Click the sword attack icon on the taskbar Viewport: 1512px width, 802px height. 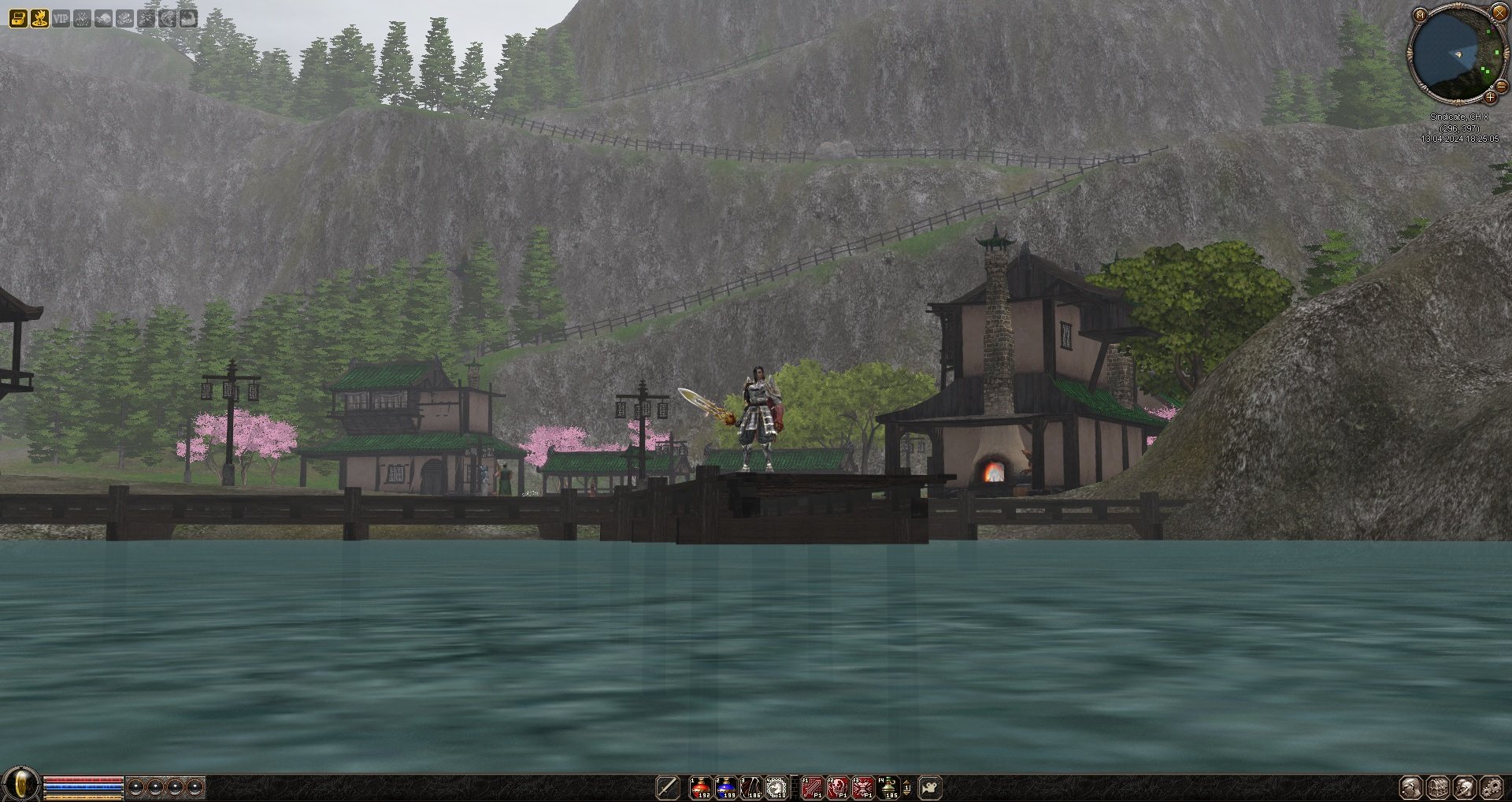click(x=668, y=787)
